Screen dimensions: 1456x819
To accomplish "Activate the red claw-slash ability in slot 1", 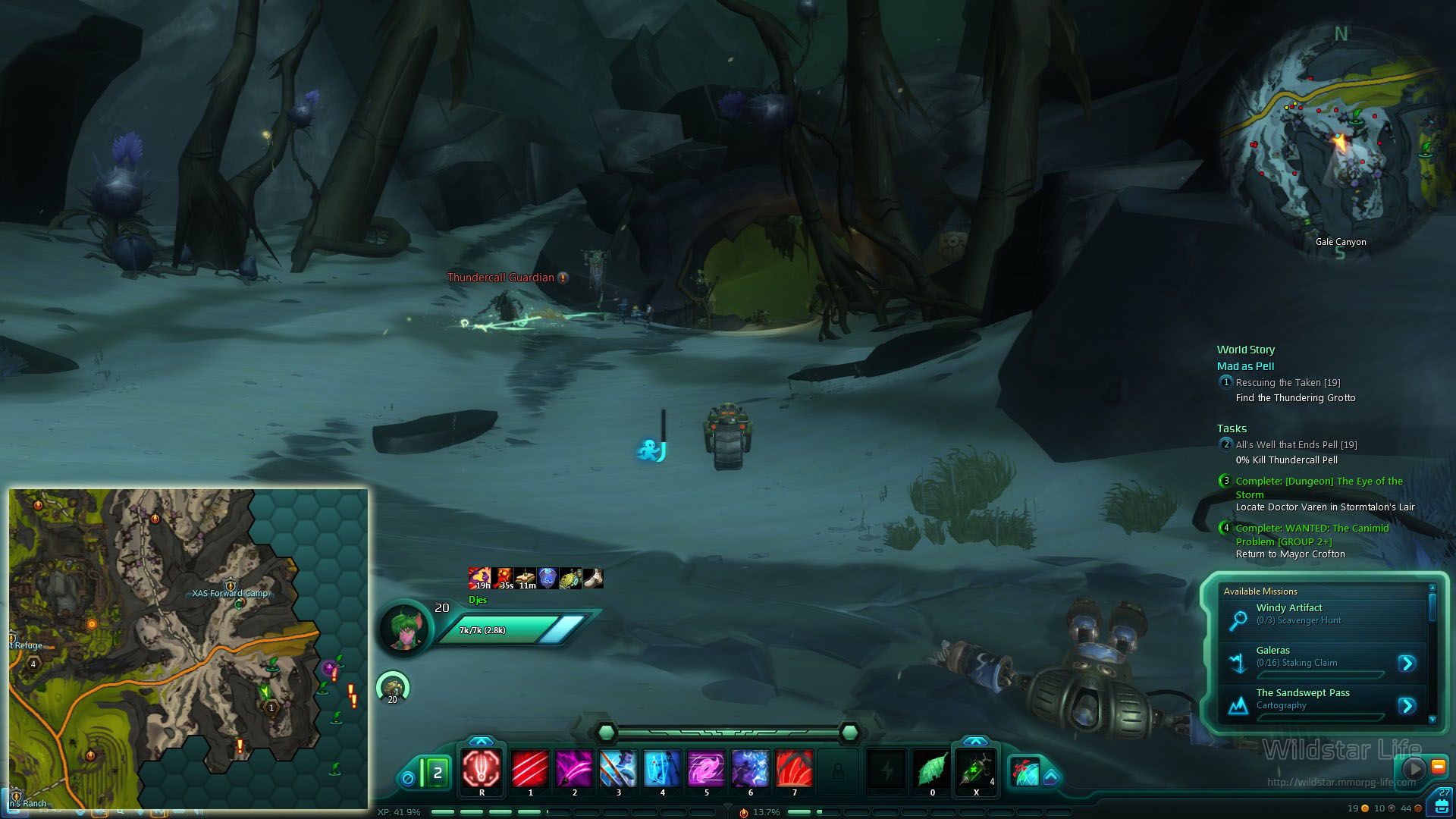I will pyautogui.click(x=530, y=769).
